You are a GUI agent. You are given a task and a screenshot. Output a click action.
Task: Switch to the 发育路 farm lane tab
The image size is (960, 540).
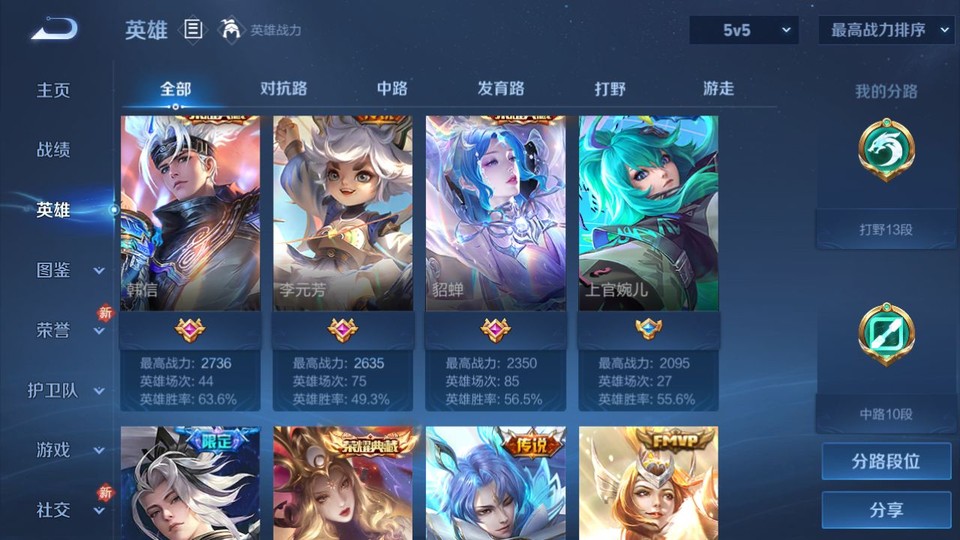point(501,88)
